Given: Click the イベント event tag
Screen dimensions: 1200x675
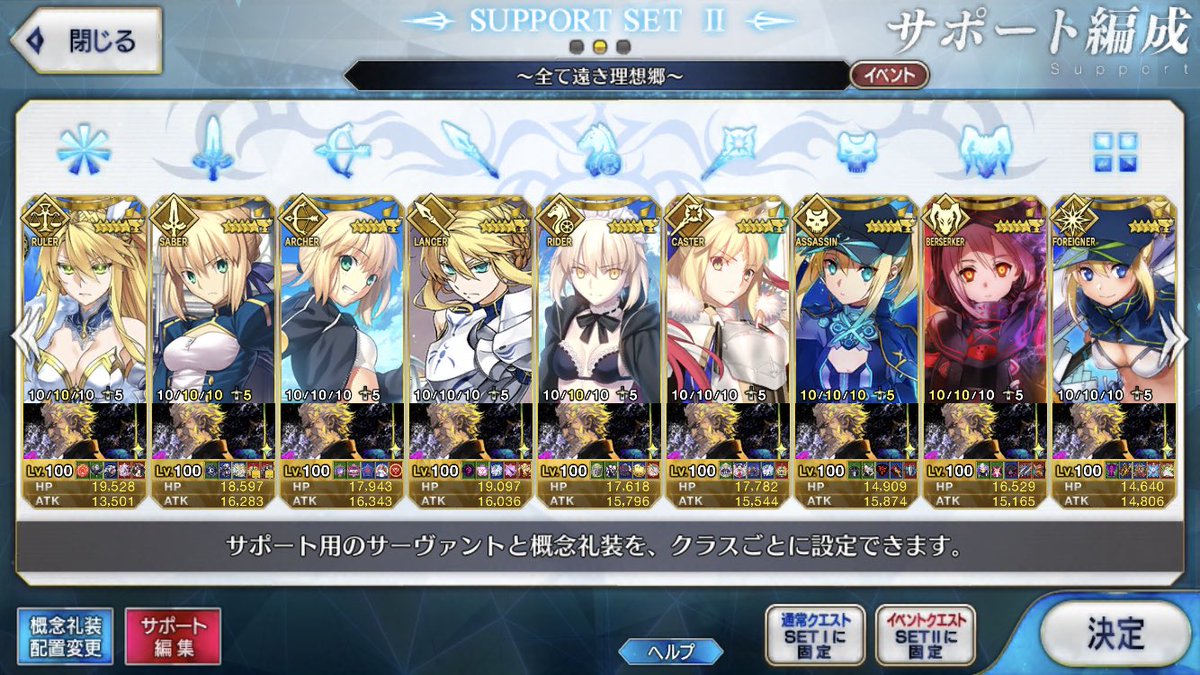Looking at the screenshot, I should [x=889, y=75].
